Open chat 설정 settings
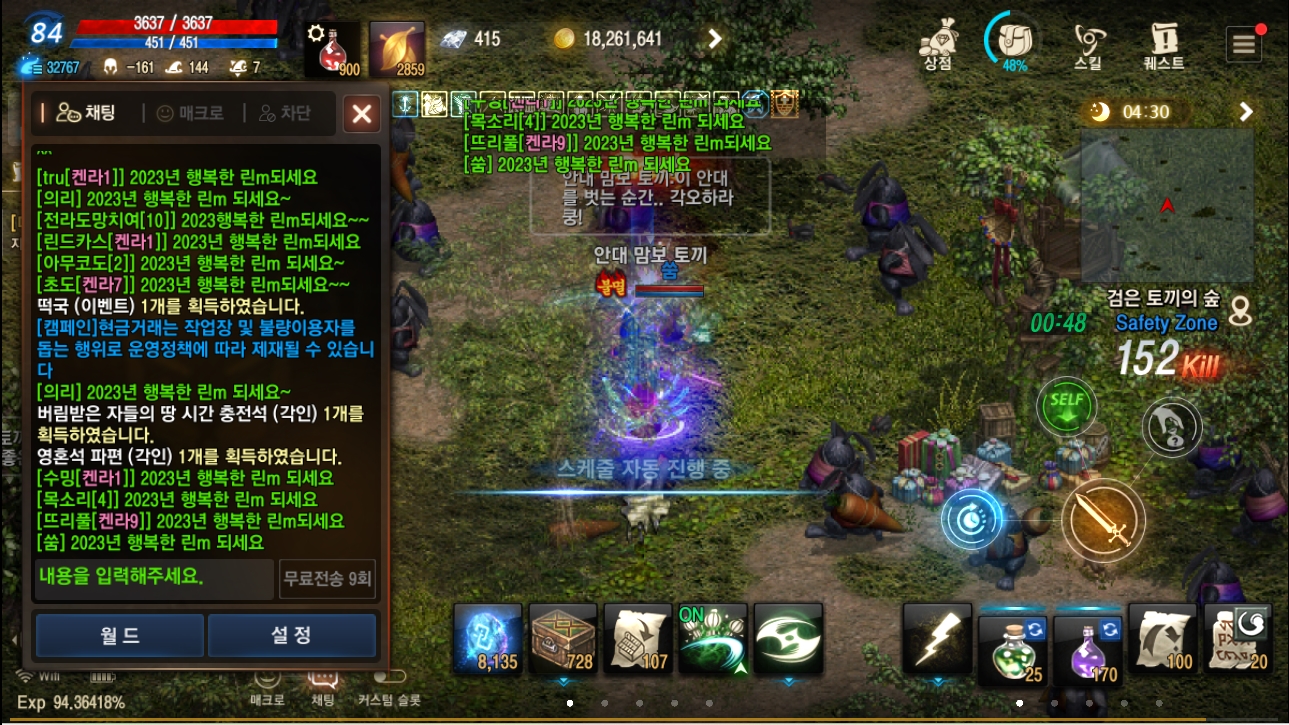 292,636
